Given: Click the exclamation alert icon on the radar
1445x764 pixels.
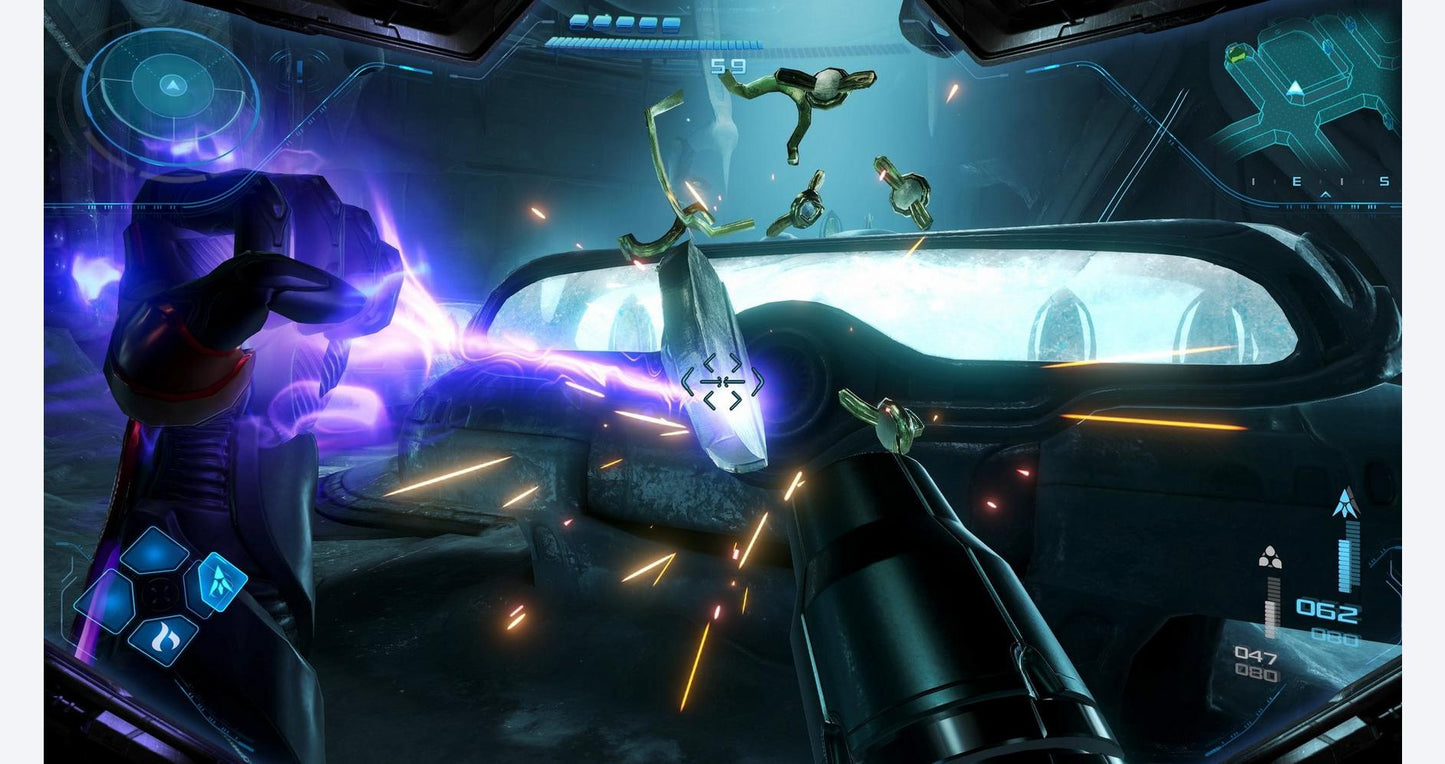Looking at the screenshot, I should [298, 70].
